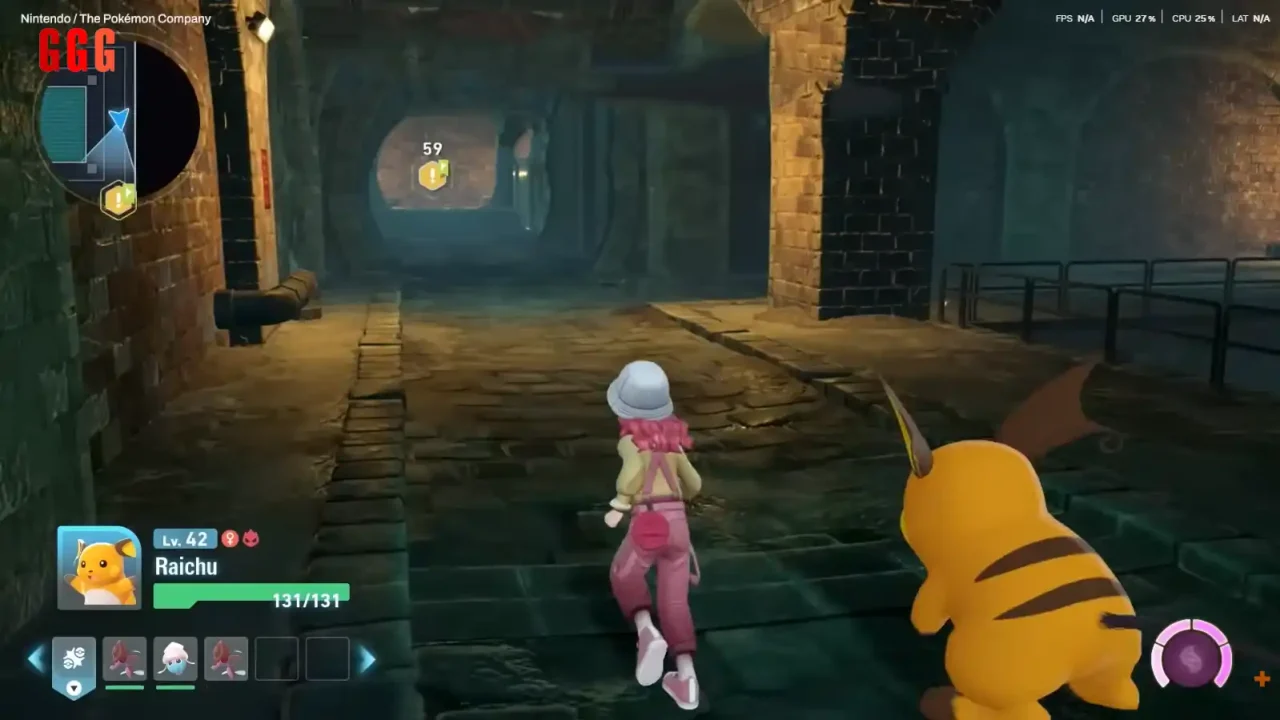Toggle the Poké Ball swap icon in the party bar

(74, 663)
